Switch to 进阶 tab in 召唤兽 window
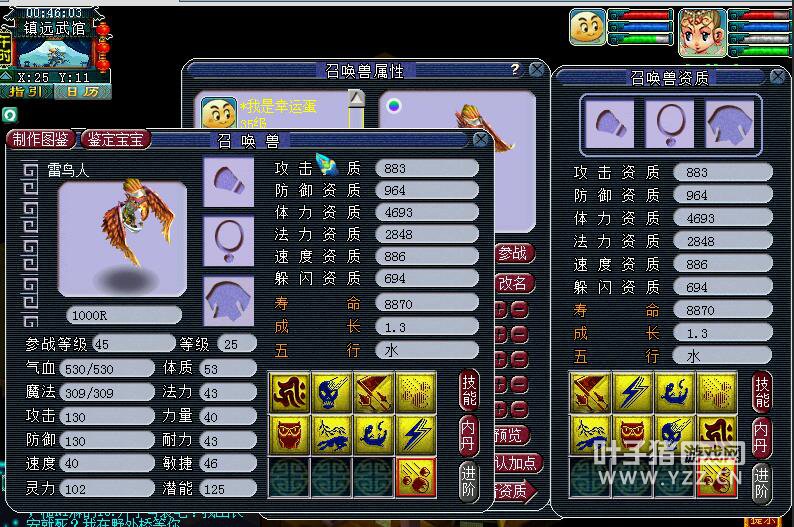The image size is (794, 527). [470, 475]
